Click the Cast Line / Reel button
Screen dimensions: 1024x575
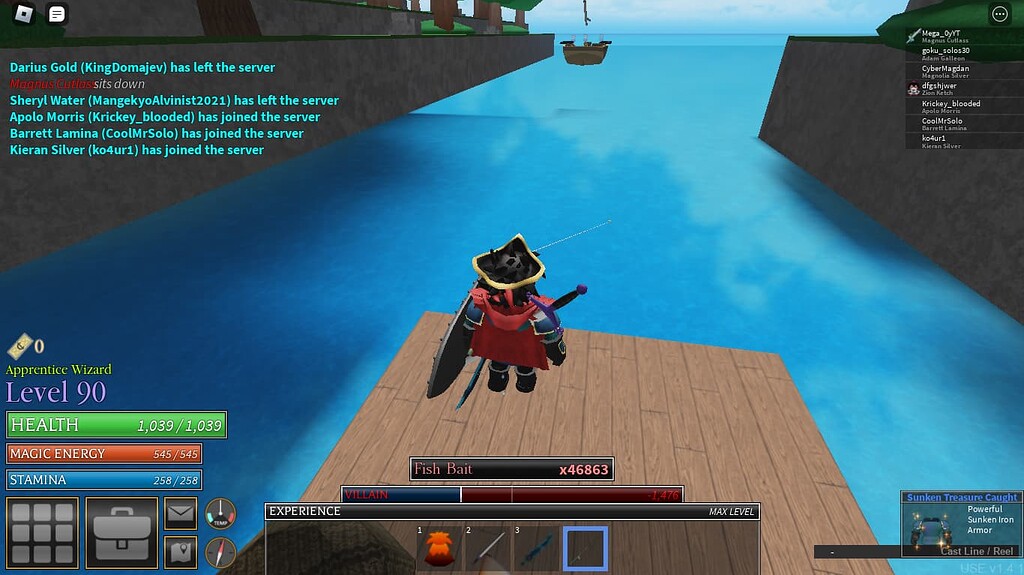(x=976, y=551)
